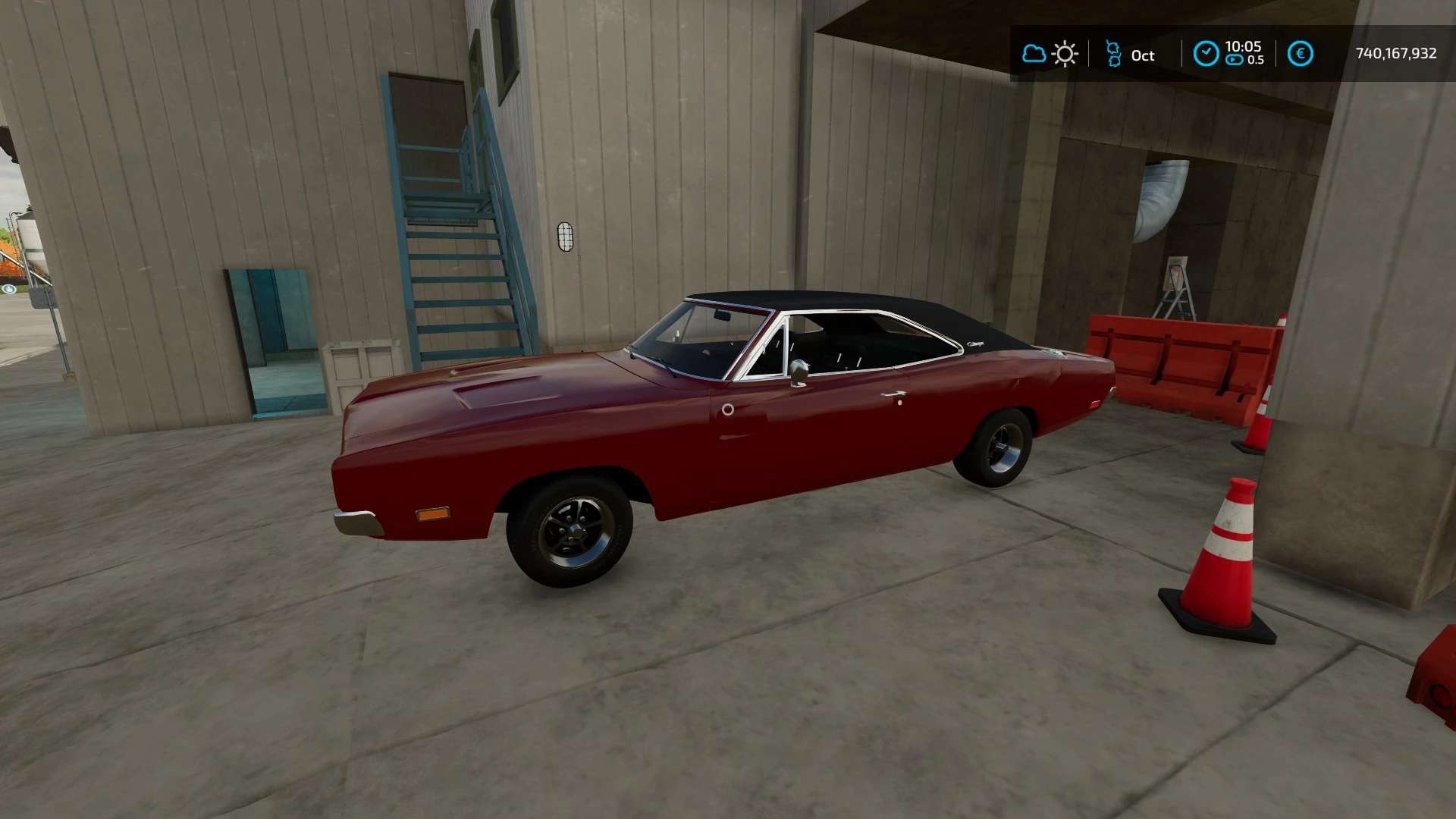This screenshot has width=1456, height=819.
Task: Select the season icon beside Oct
Action: coord(1112,54)
